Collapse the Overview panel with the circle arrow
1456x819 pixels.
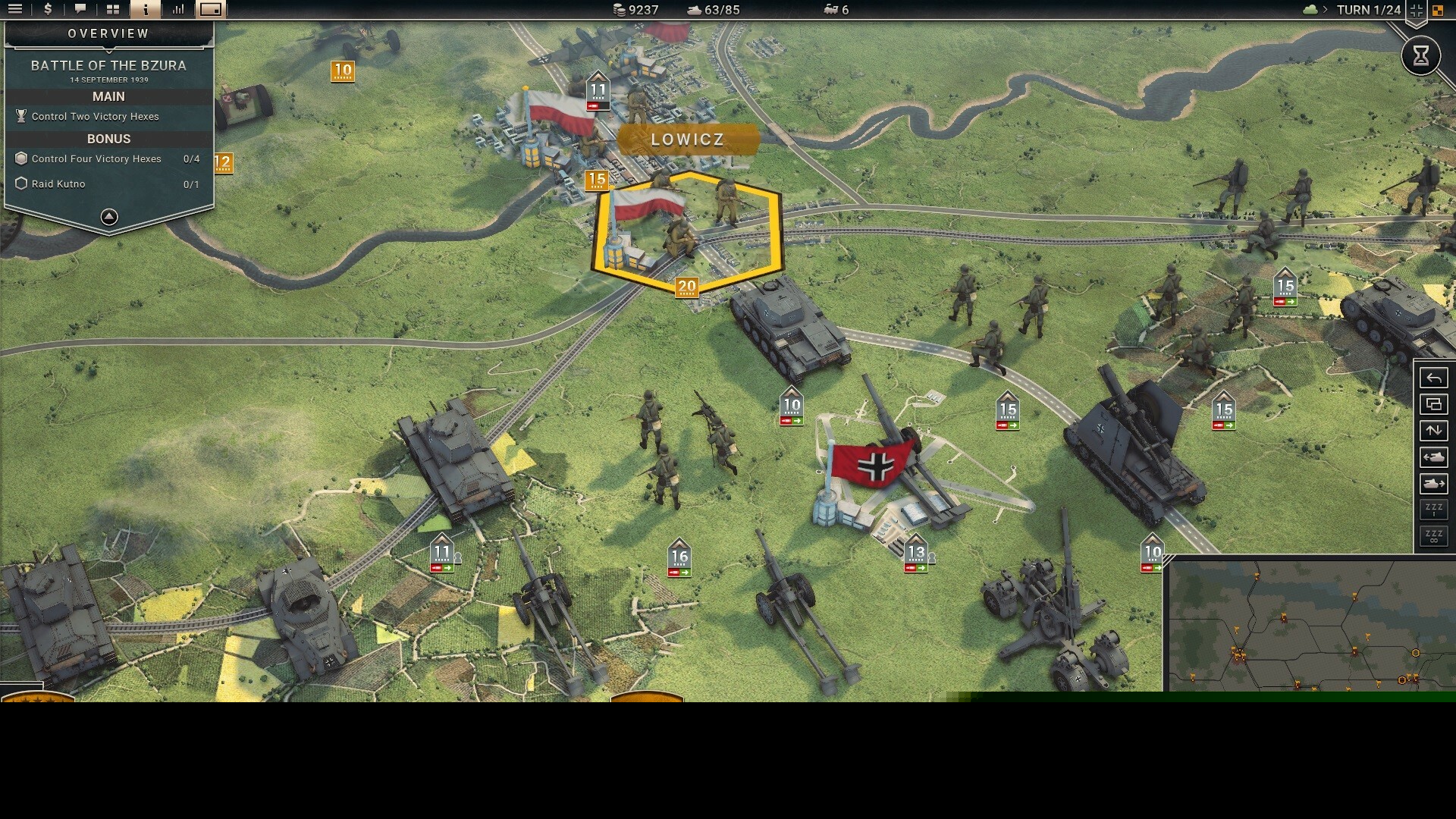(108, 216)
